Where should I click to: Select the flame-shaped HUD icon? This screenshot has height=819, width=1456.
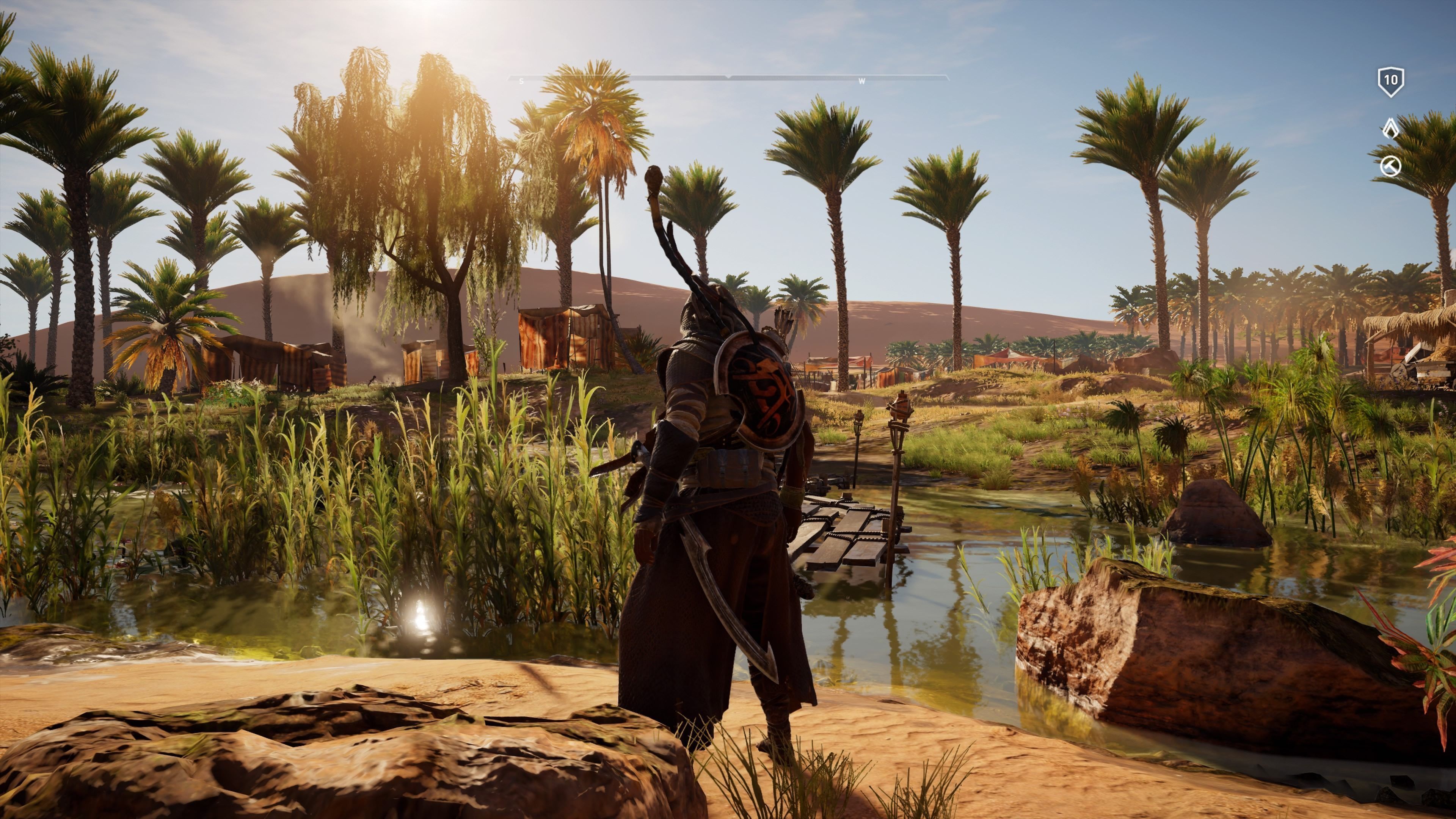1390,128
